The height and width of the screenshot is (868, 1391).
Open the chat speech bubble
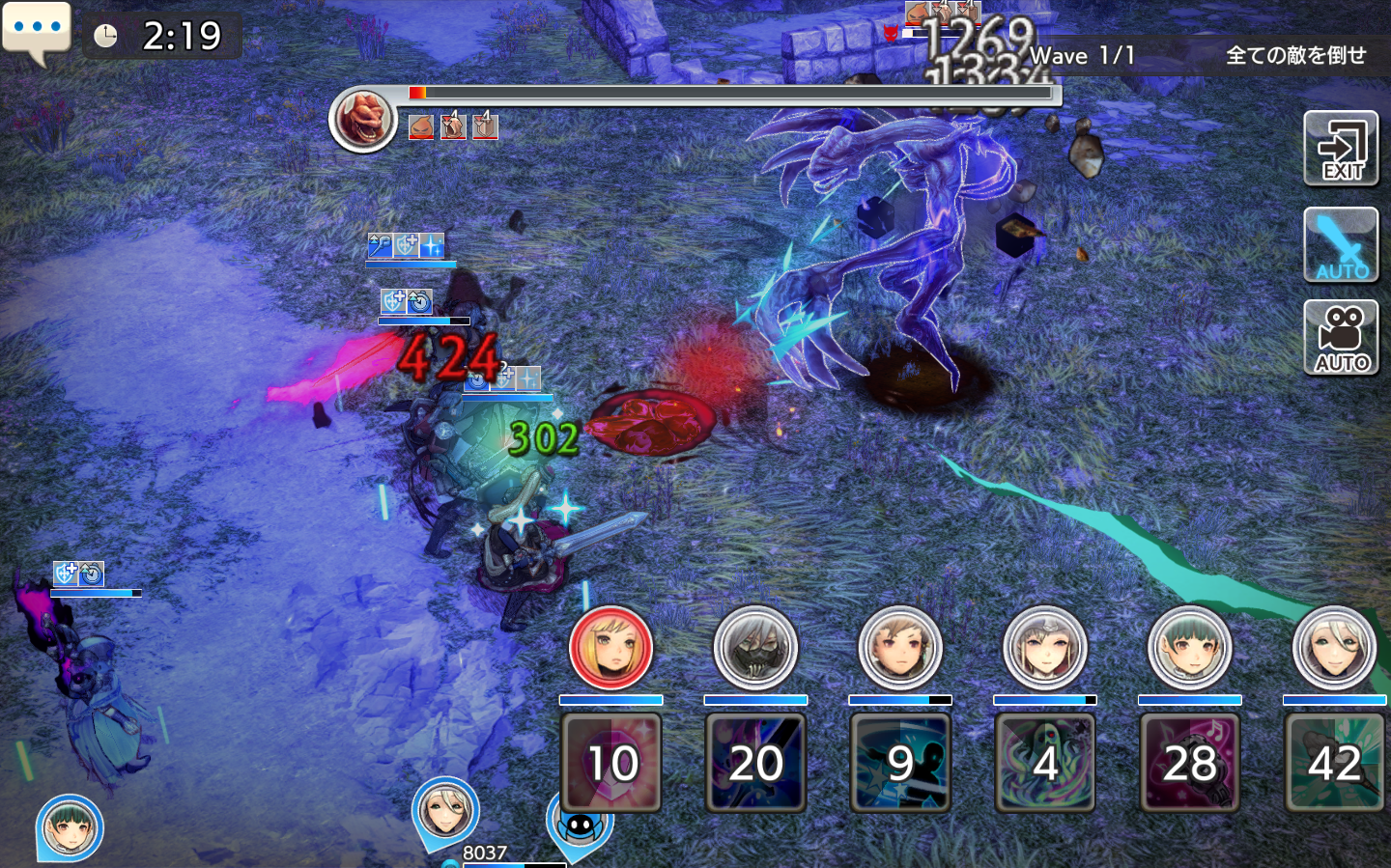tap(37, 29)
